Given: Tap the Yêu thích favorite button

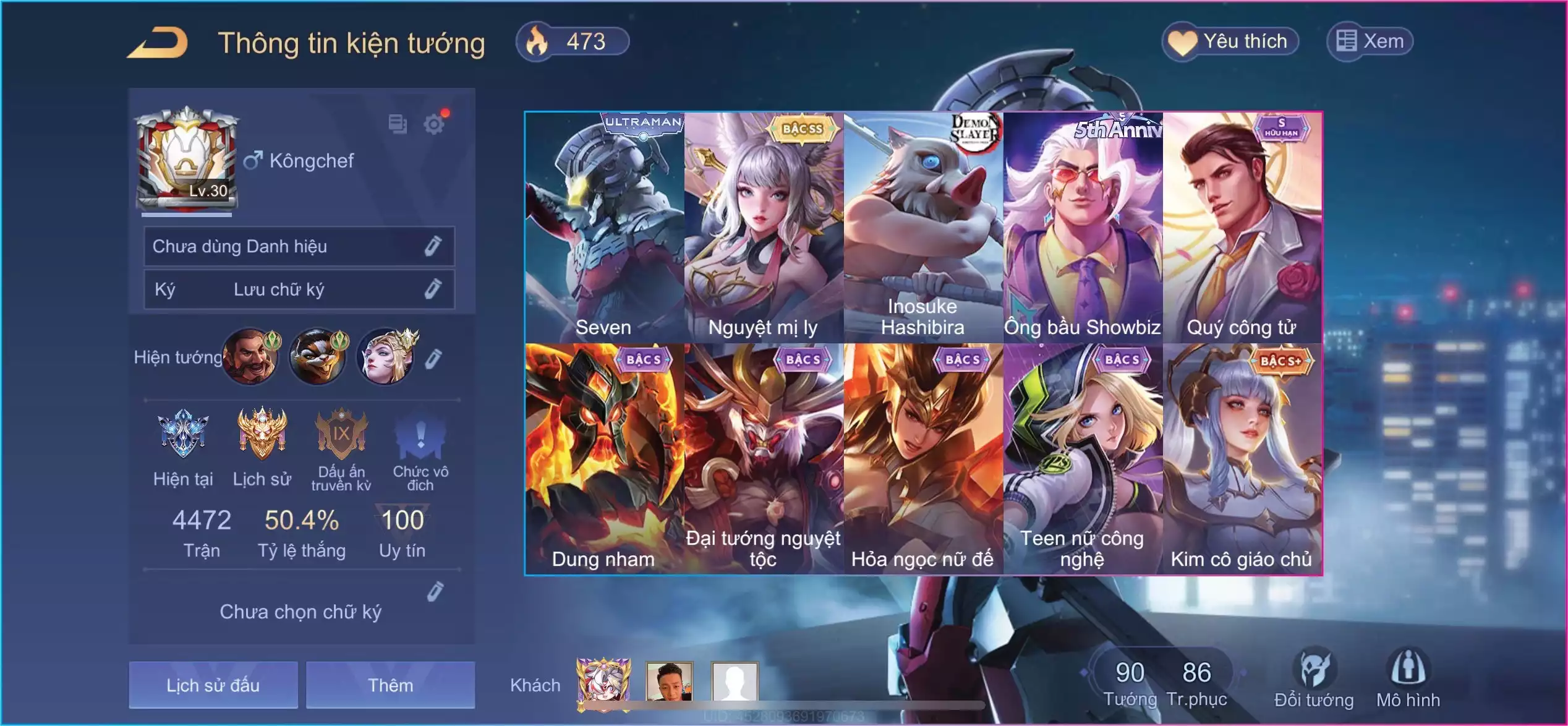Looking at the screenshot, I should coord(1230,41).
